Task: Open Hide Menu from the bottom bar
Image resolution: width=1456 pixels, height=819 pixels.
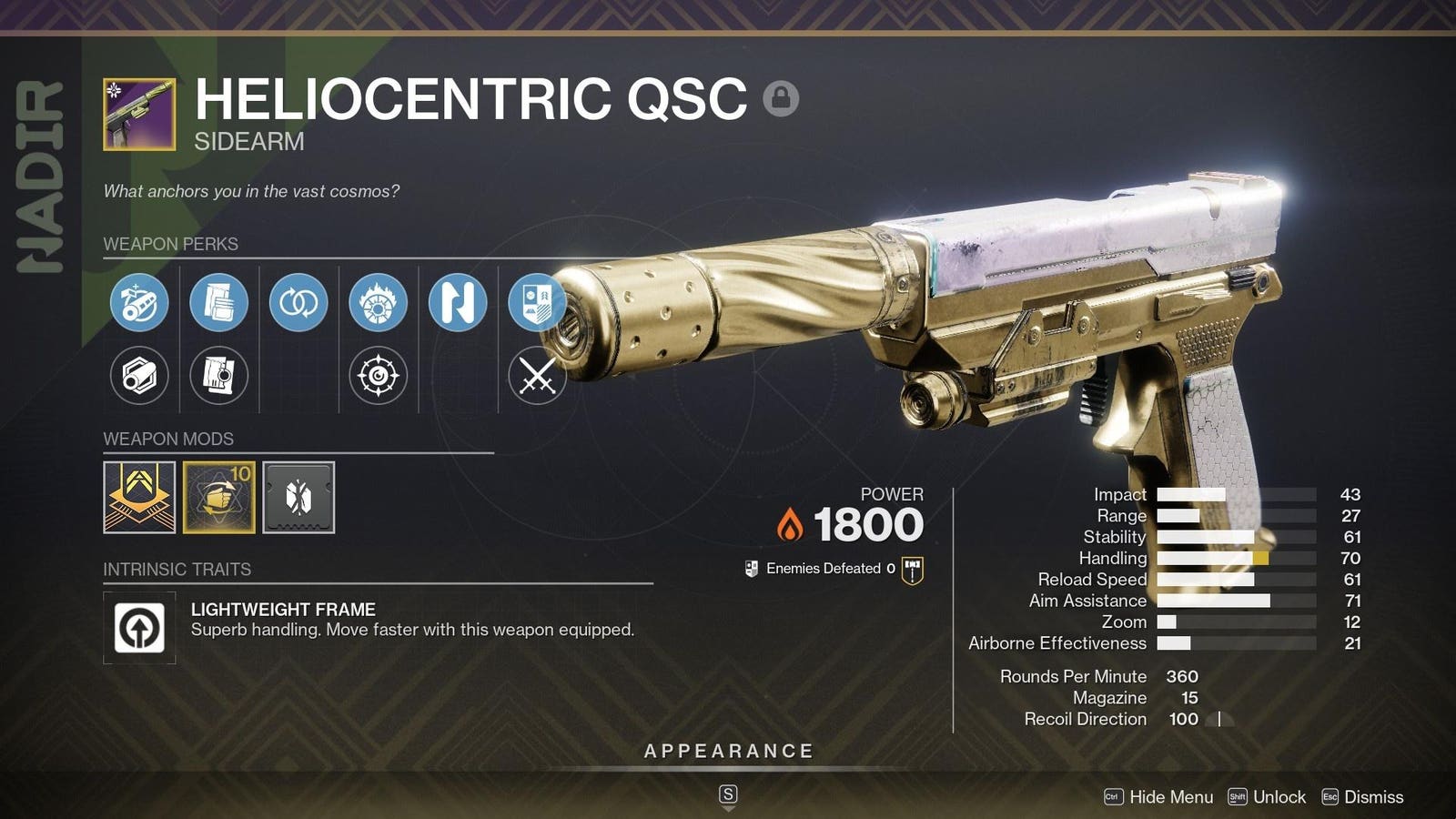Action: (x=1172, y=796)
